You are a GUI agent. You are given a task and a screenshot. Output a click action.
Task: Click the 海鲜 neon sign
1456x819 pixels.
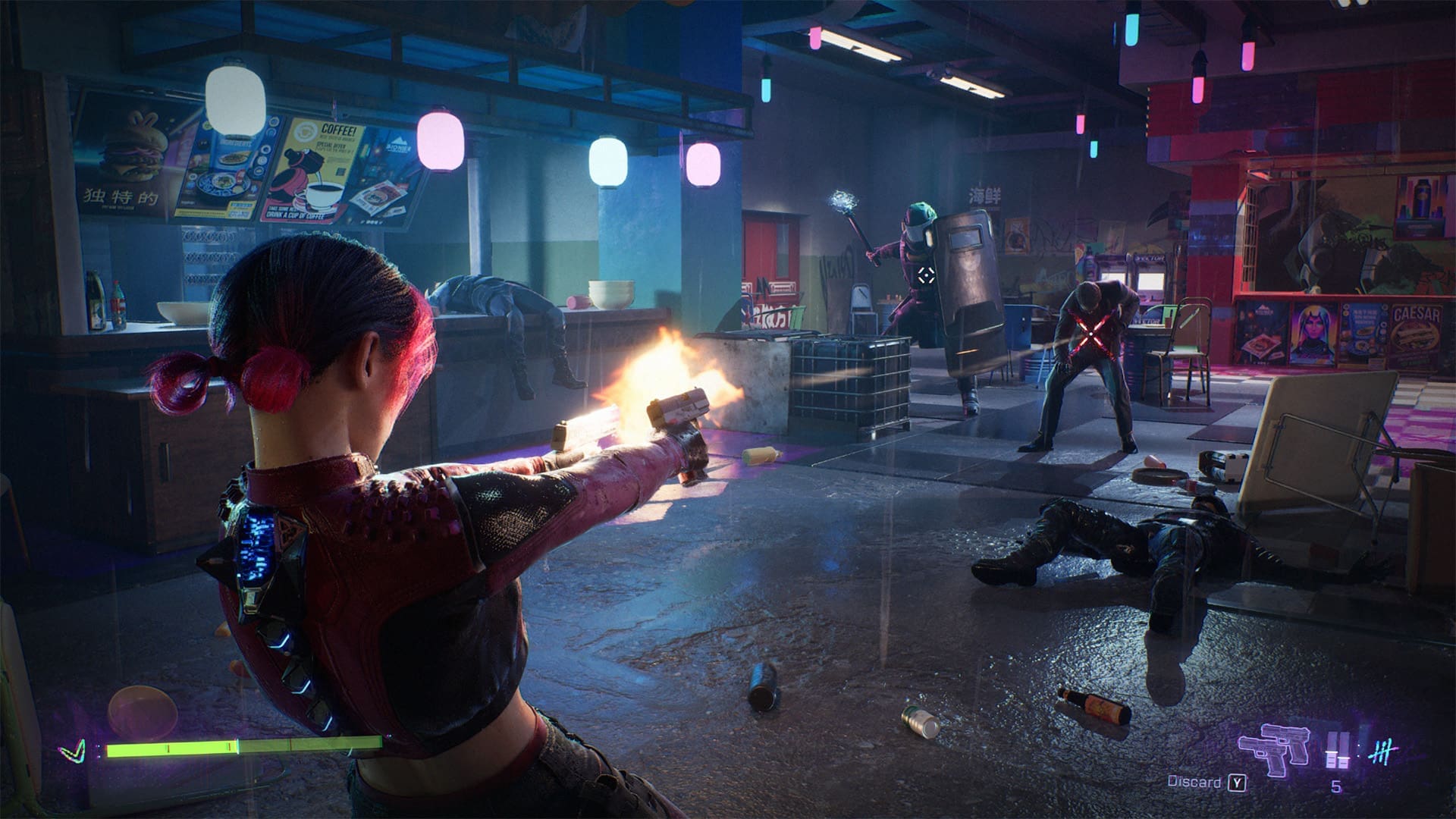pyautogui.click(x=986, y=196)
